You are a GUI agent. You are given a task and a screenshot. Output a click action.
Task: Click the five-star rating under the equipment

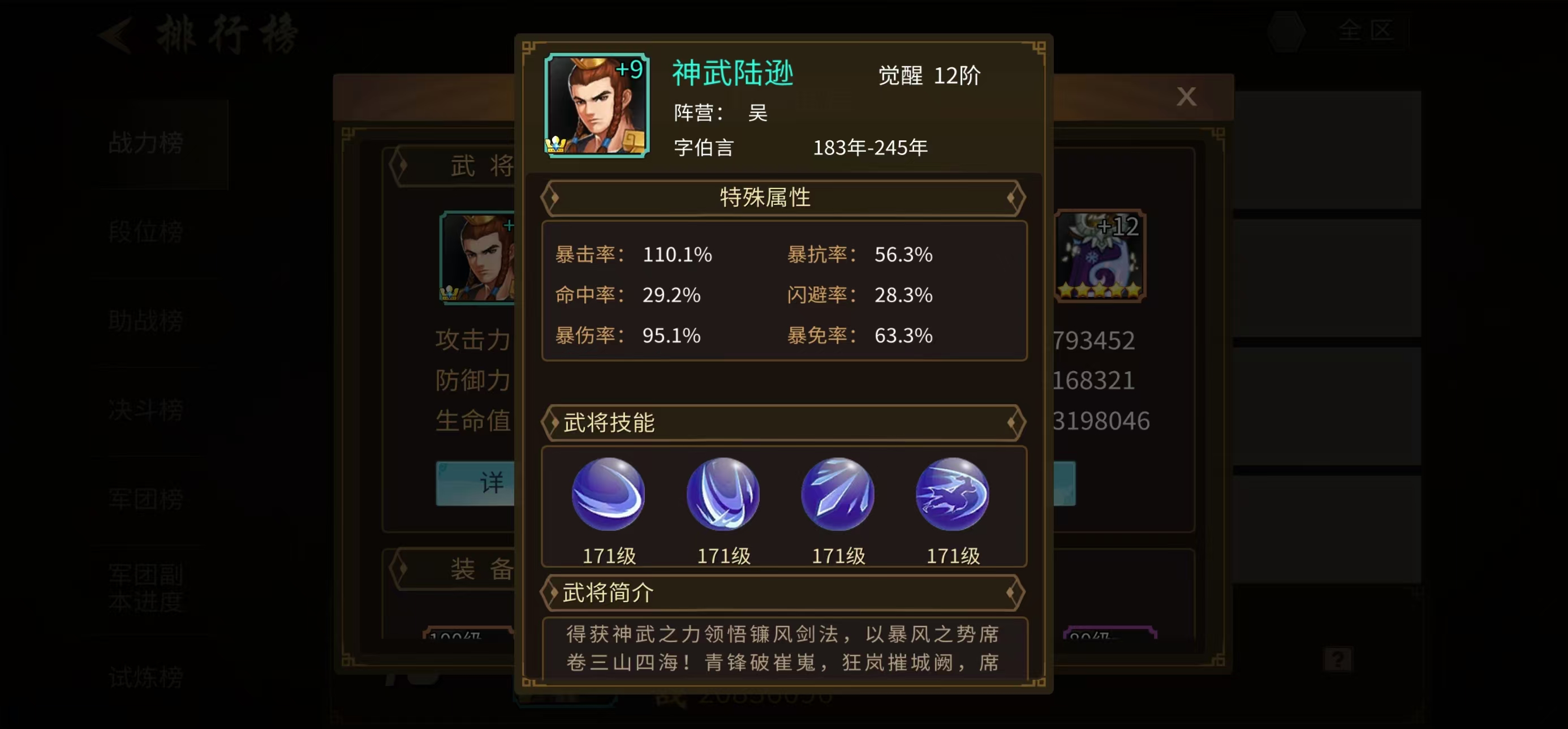[x=1099, y=290]
